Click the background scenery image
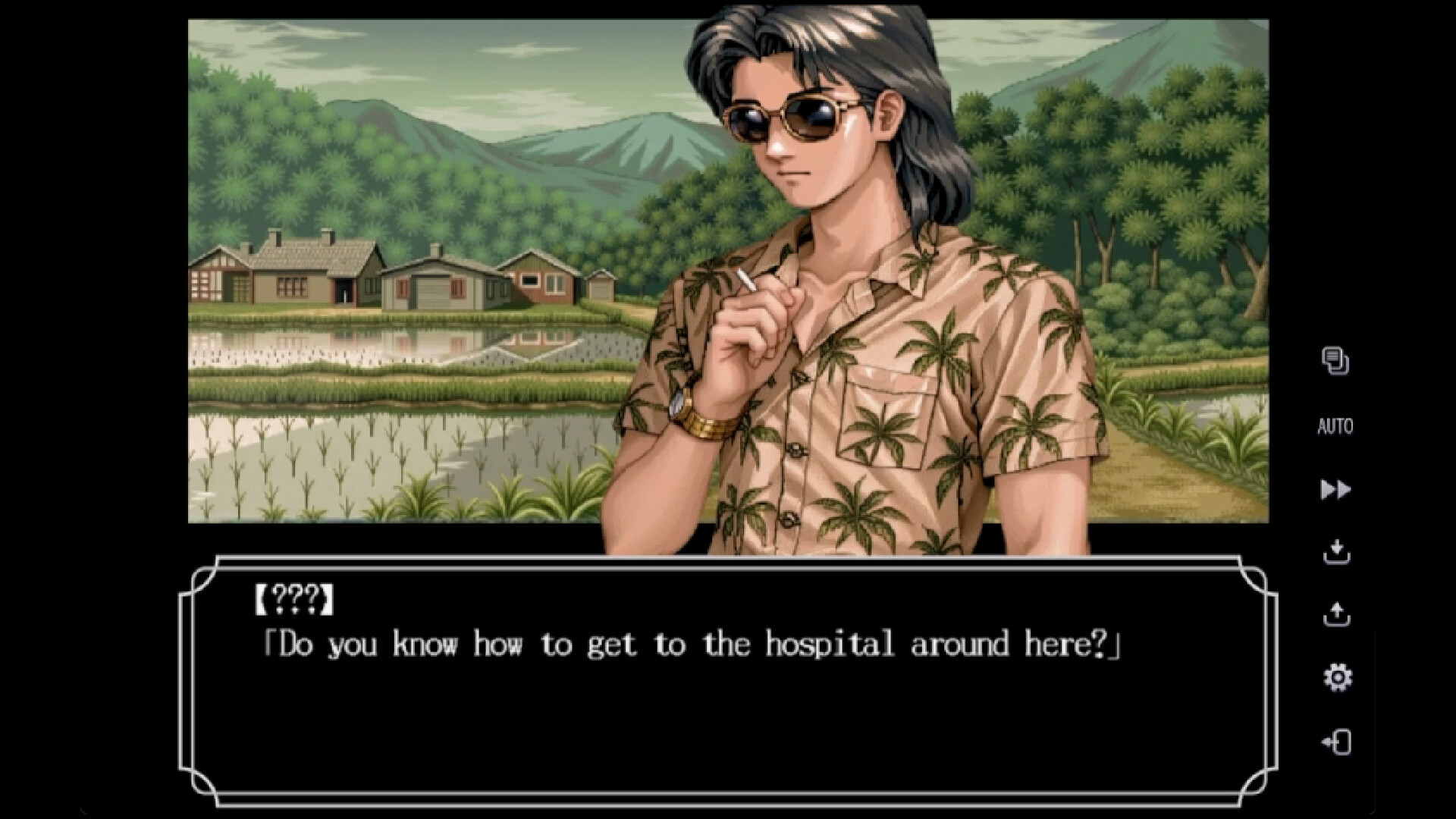 pyautogui.click(x=379, y=303)
